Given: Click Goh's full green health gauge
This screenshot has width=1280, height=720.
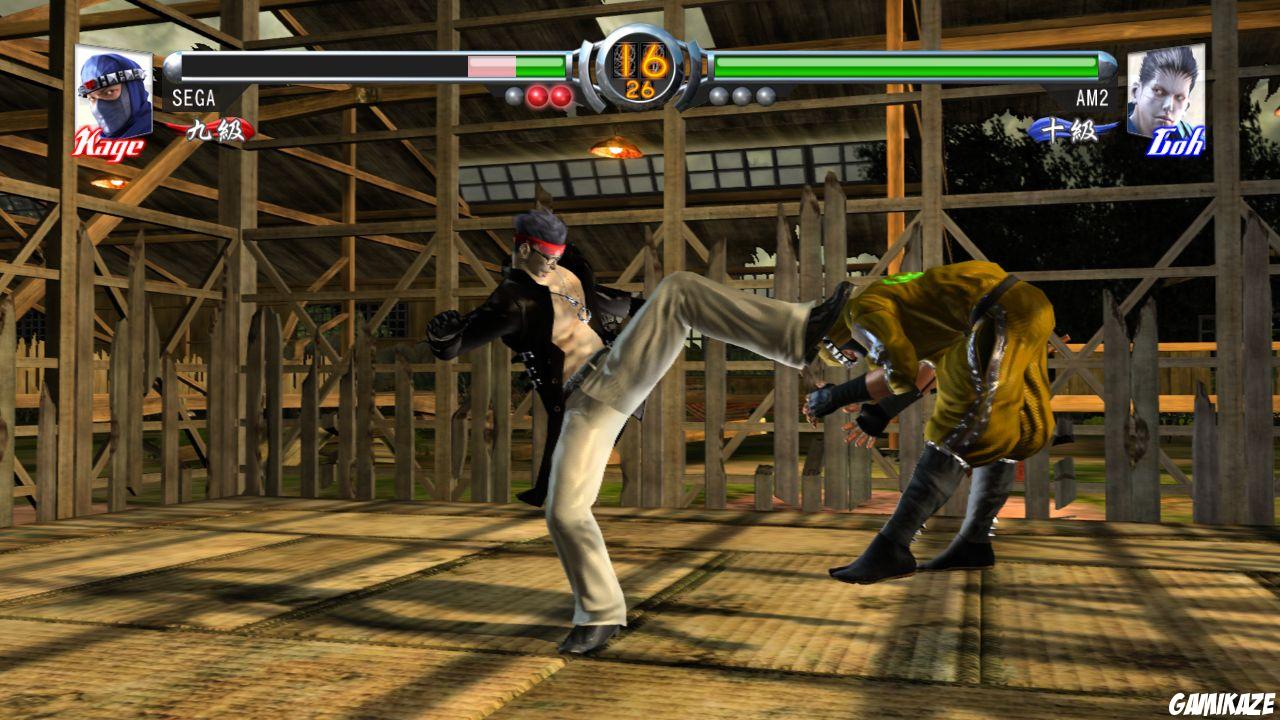Looking at the screenshot, I should click(905, 69).
